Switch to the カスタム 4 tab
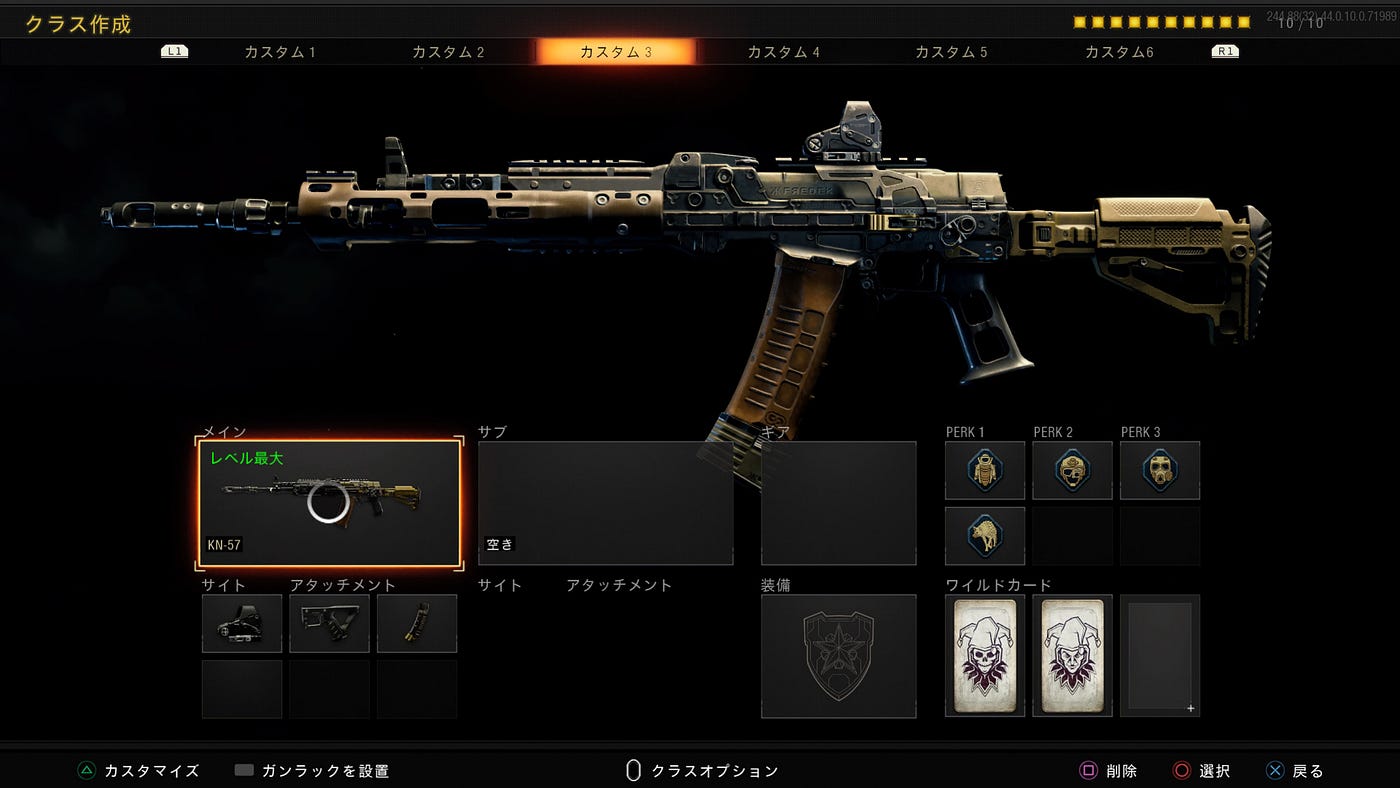The width and height of the screenshot is (1400, 788). click(784, 51)
